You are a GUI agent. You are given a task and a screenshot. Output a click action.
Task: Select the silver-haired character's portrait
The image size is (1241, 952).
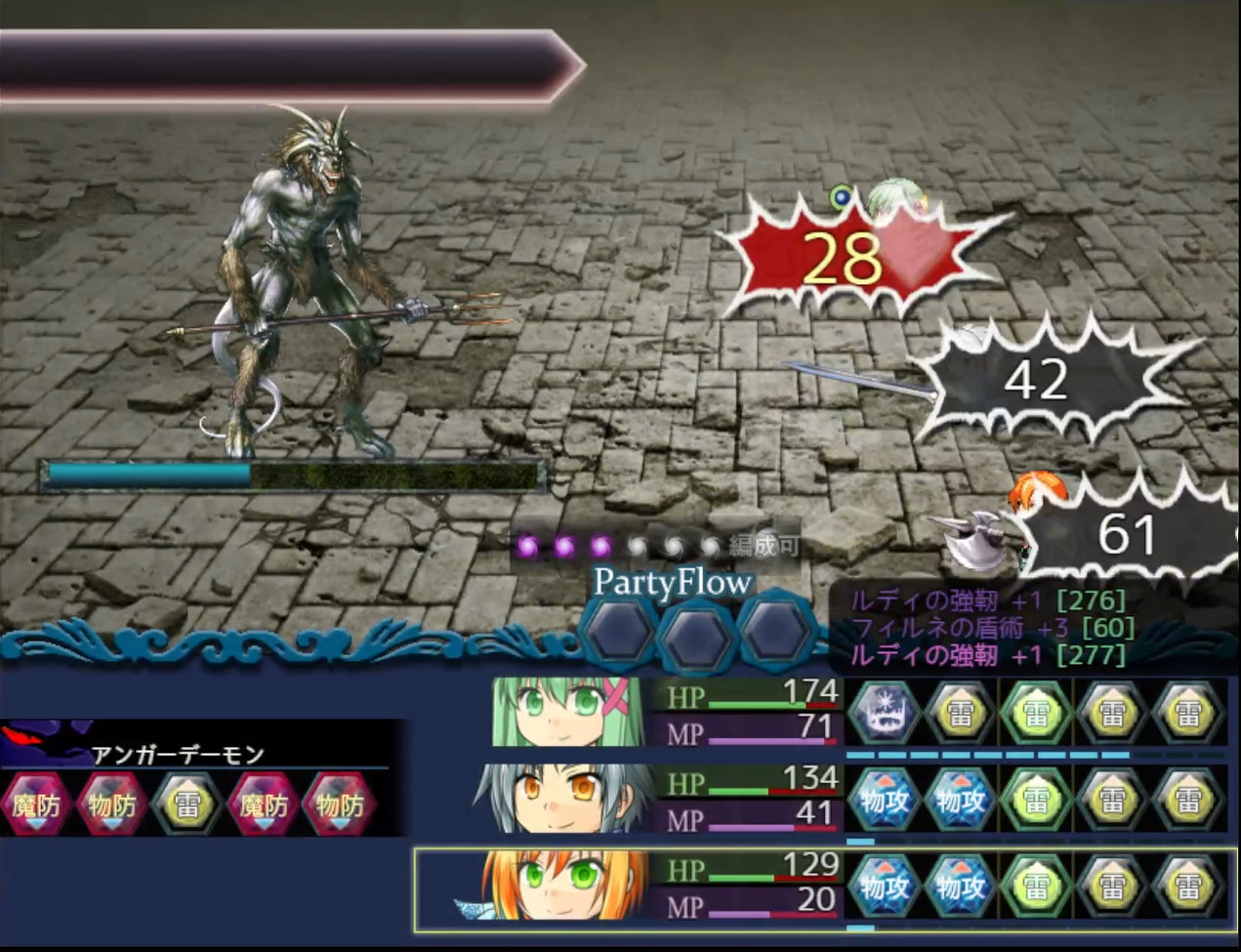pos(563,799)
